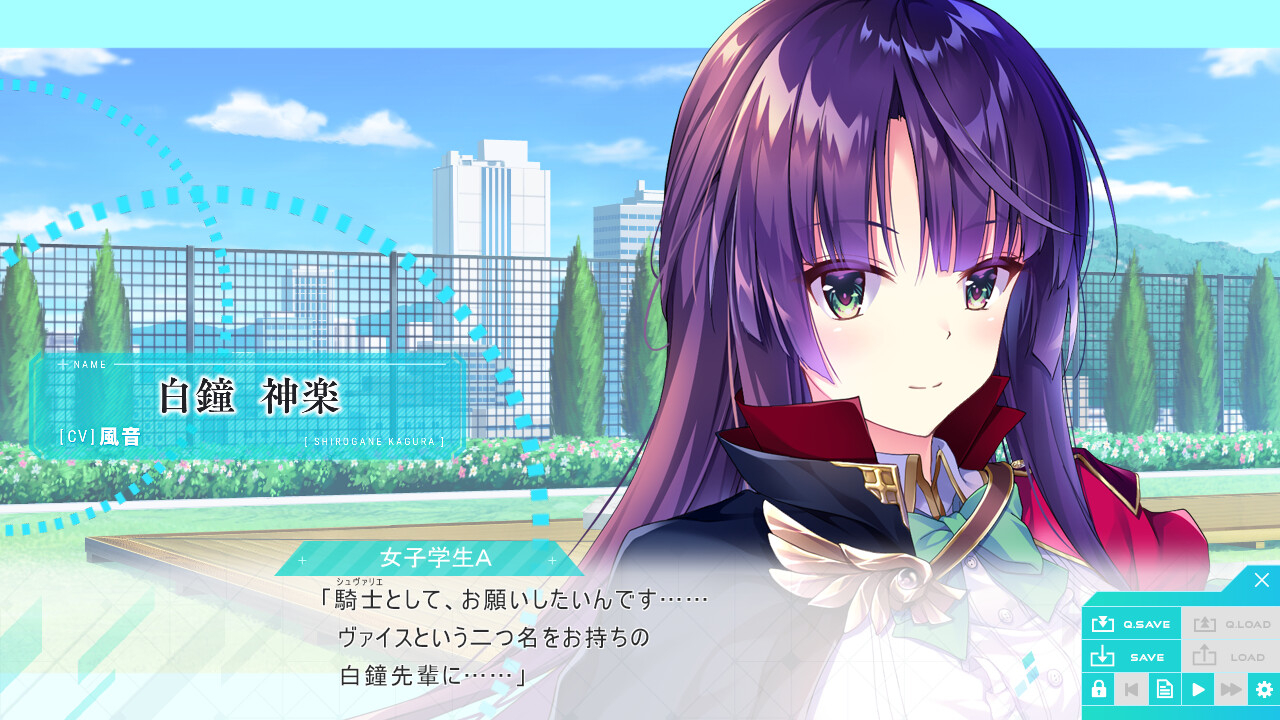This screenshot has width=1280, height=720.
Task: Open the backlog with the document icon
Action: [1164, 689]
